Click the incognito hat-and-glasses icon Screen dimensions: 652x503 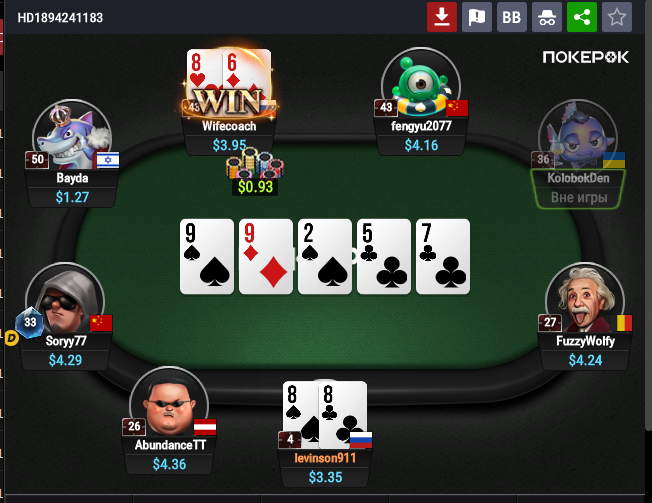[546, 17]
